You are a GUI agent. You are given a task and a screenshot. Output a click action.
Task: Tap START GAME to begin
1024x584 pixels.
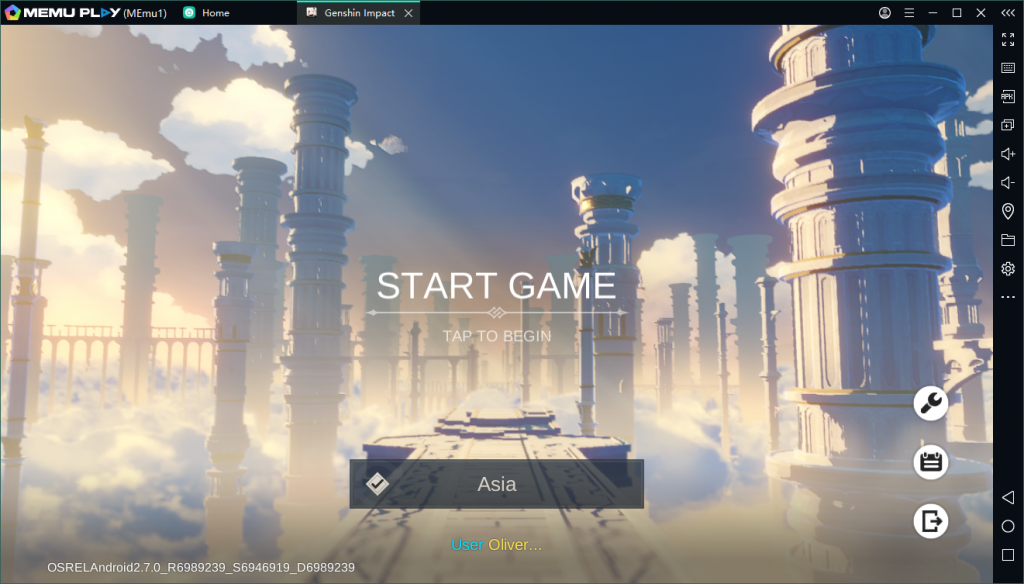496,287
